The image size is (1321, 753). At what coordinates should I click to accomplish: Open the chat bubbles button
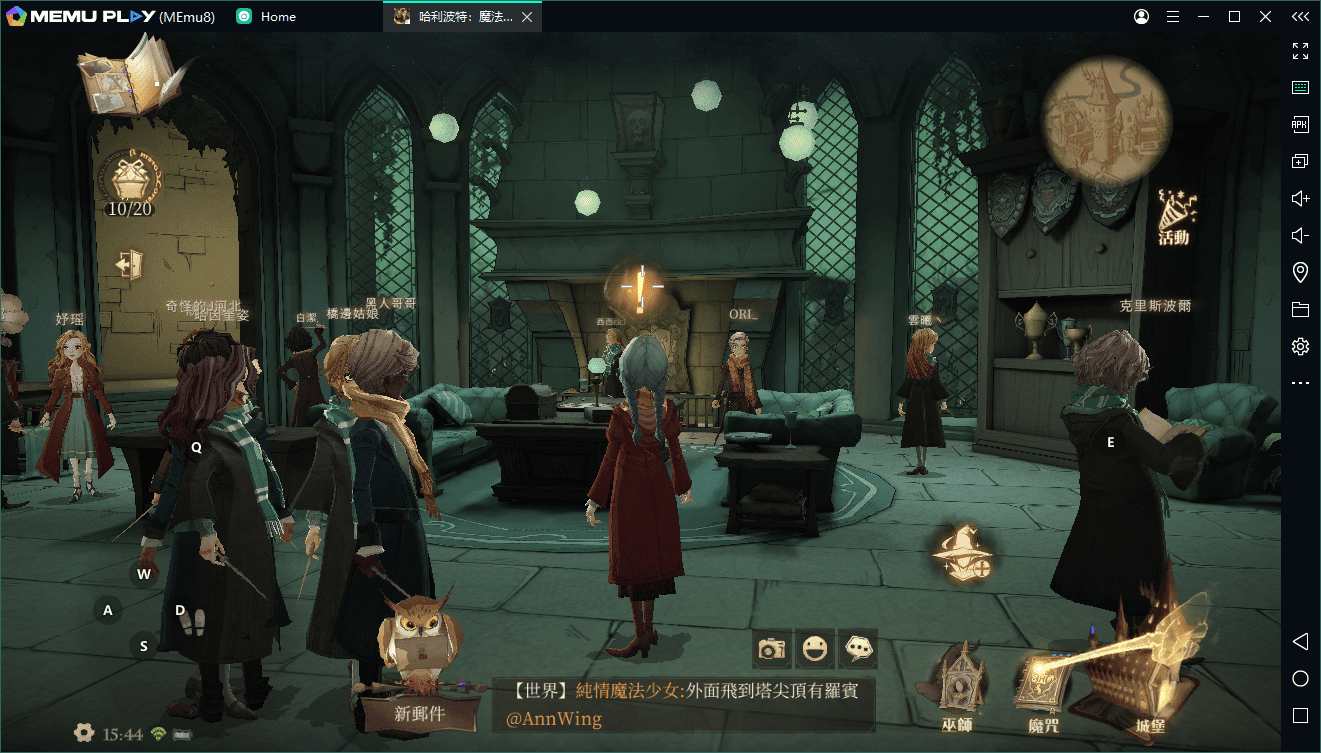pyautogui.click(x=858, y=649)
